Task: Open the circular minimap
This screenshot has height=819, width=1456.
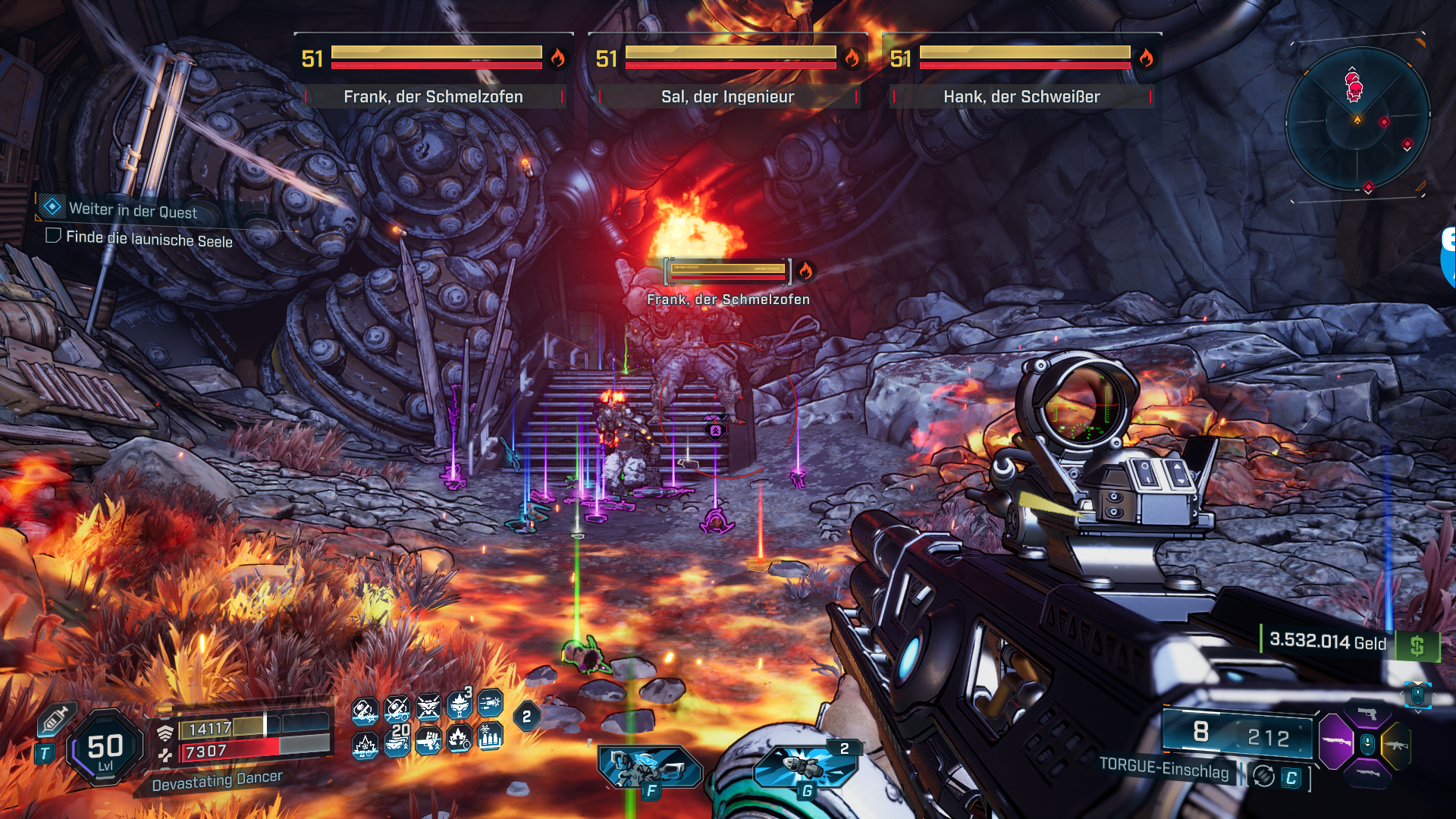Action: (1357, 119)
